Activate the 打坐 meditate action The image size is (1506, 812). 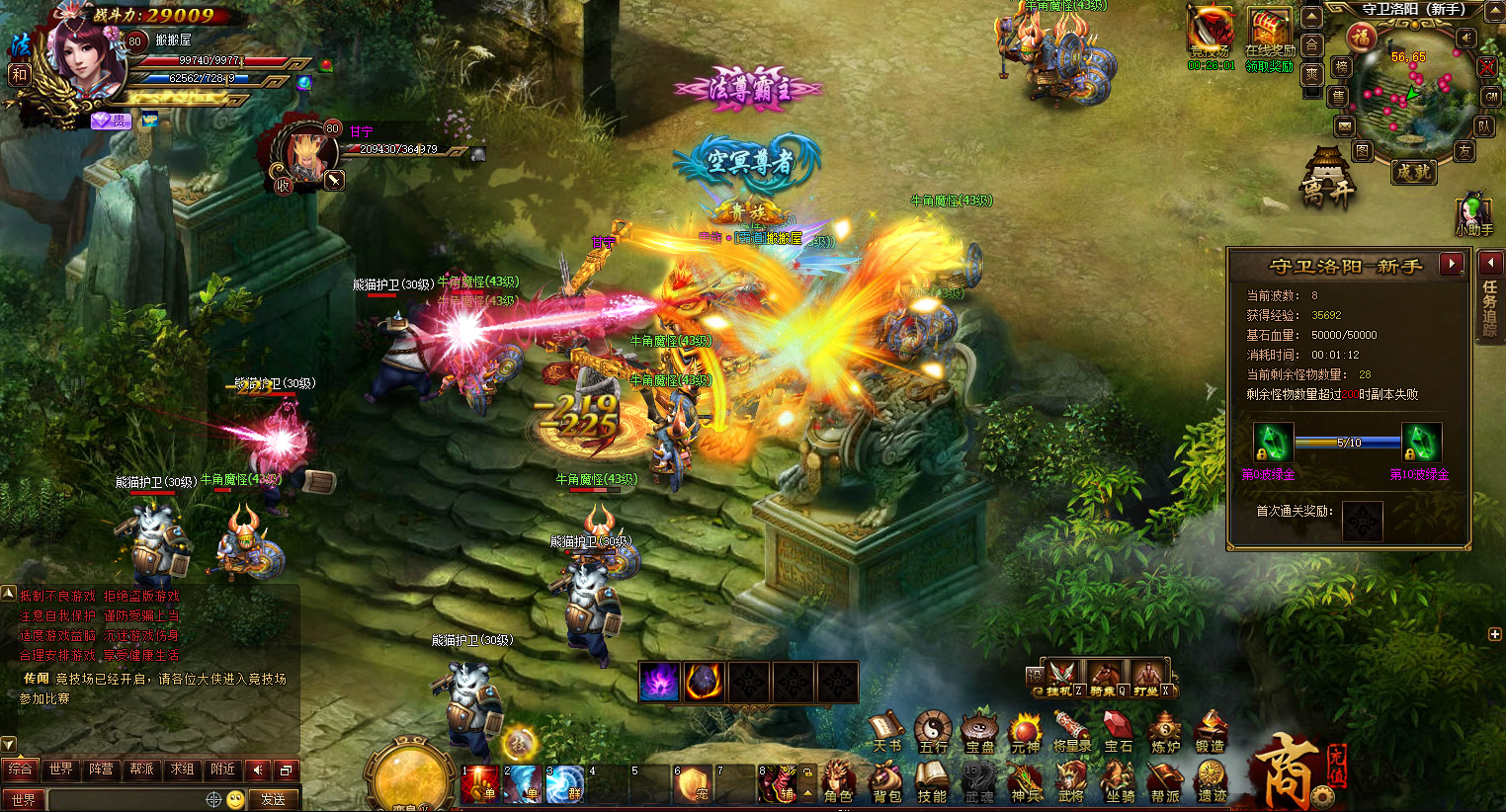(x=1148, y=679)
